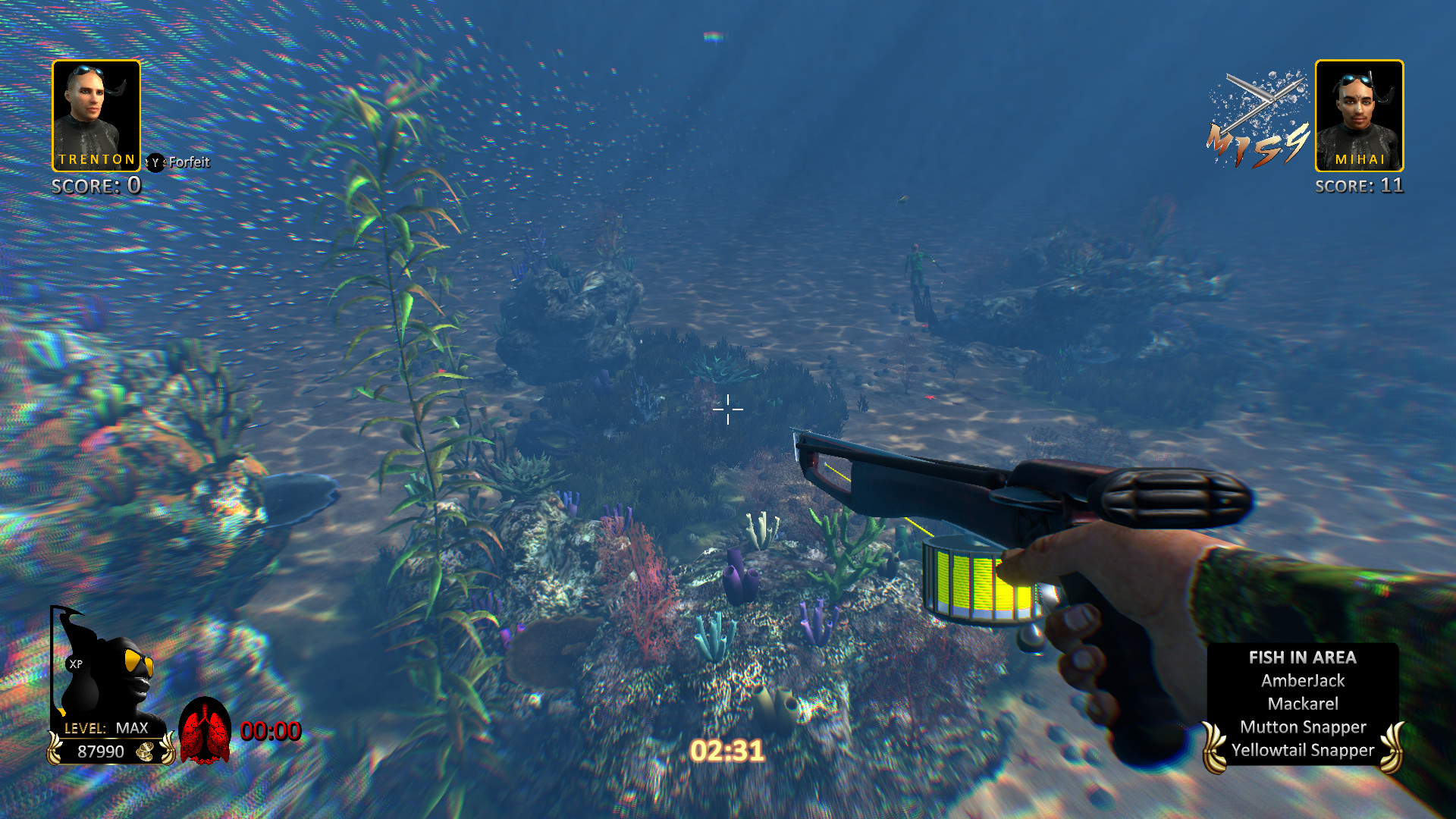The image size is (1456, 819).
Task: Select the gold coins currency icon
Action: click(144, 753)
